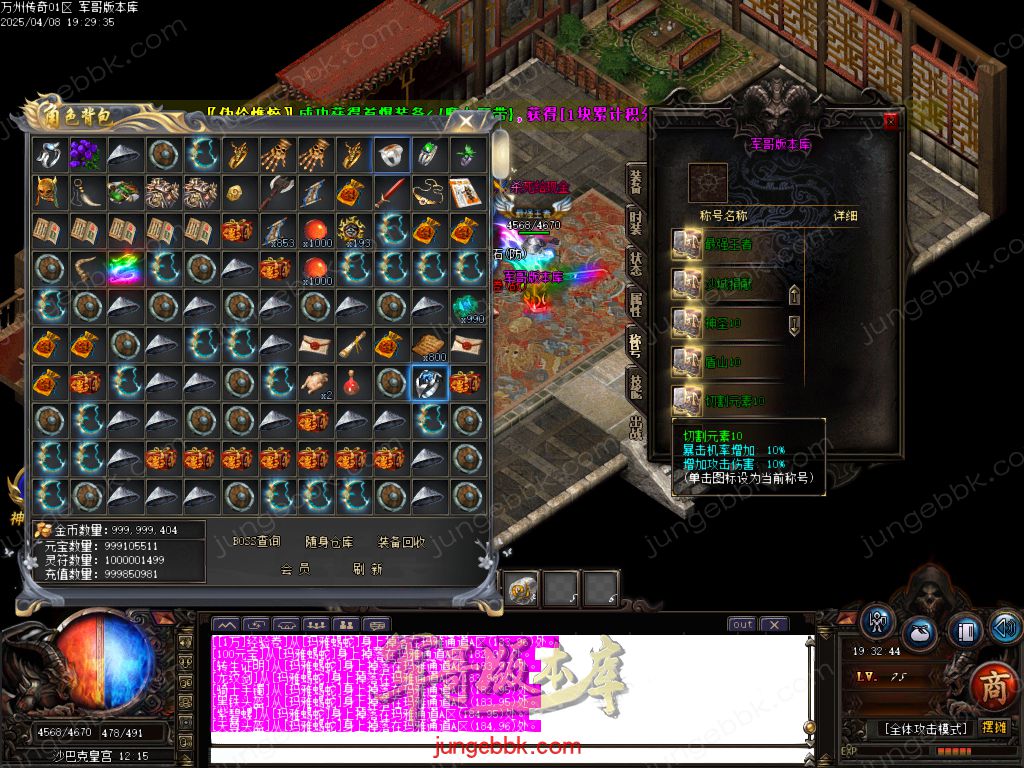Select the purple flower bouquet item
This screenshot has height=768, width=1024.
coord(87,154)
